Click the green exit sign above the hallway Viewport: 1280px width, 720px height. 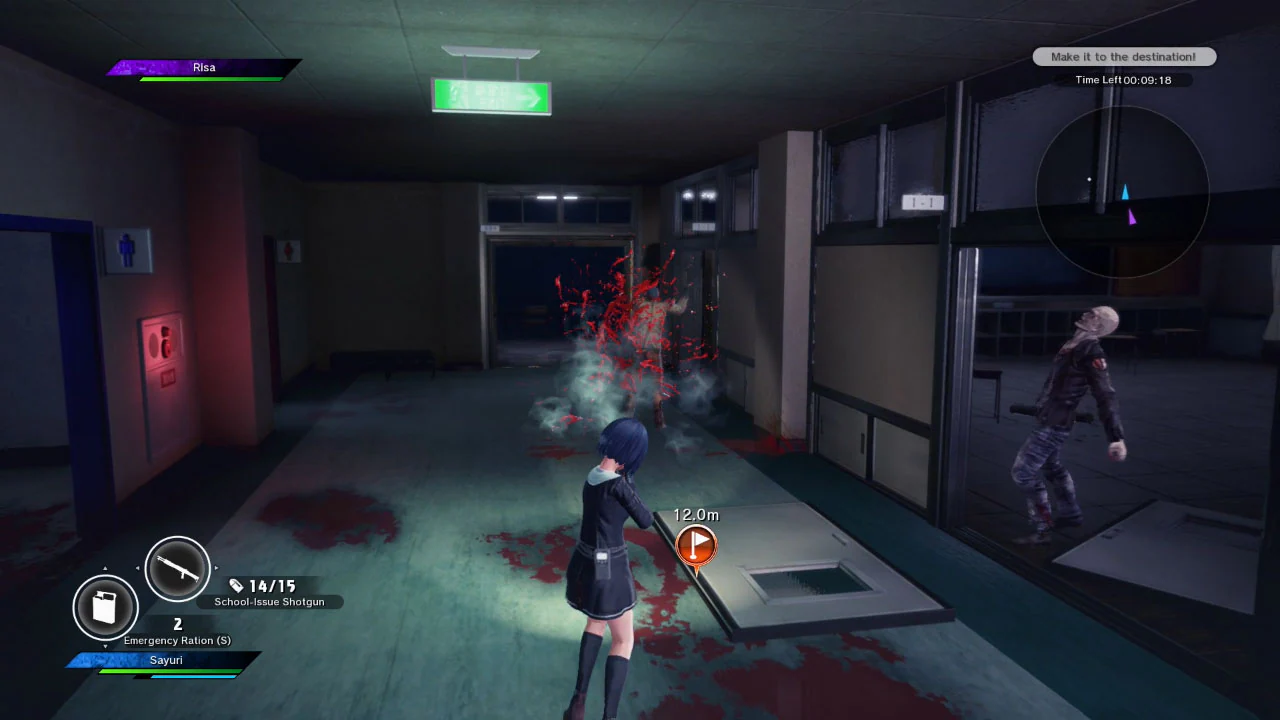(x=490, y=95)
